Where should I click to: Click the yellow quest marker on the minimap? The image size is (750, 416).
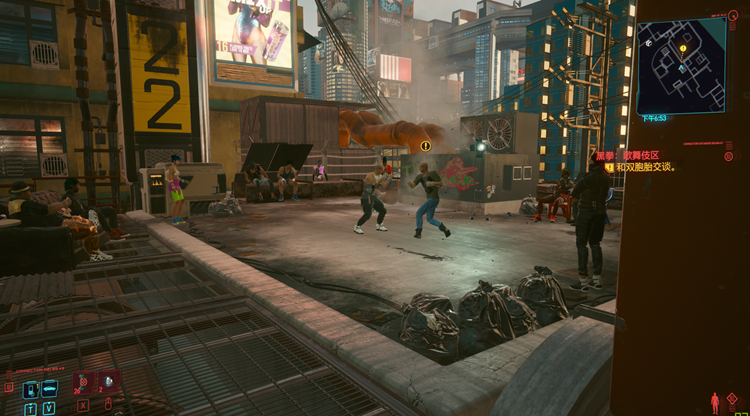tap(684, 47)
